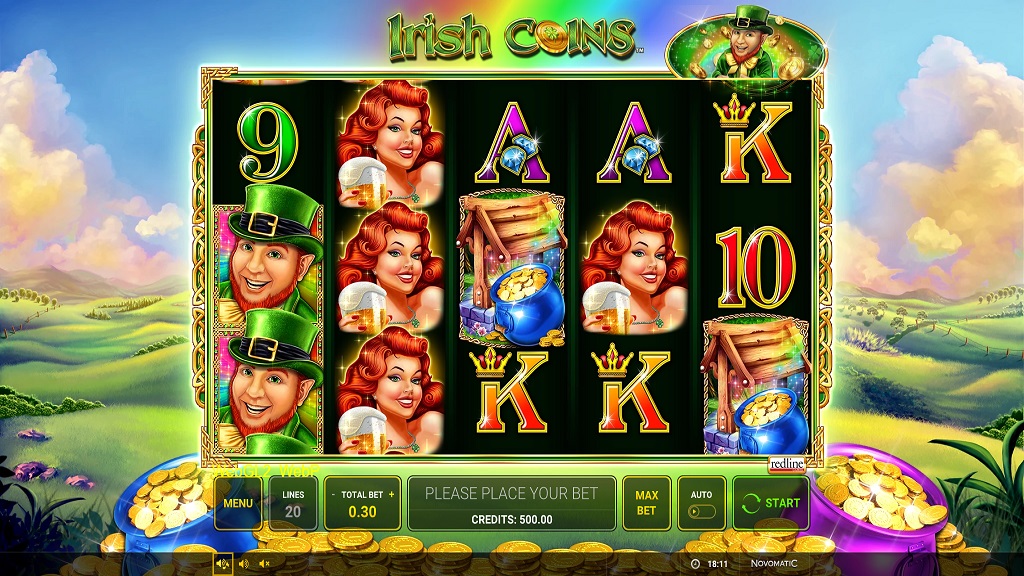The image size is (1024, 576).
Task: Open the MENU button
Action: coord(238,502)
